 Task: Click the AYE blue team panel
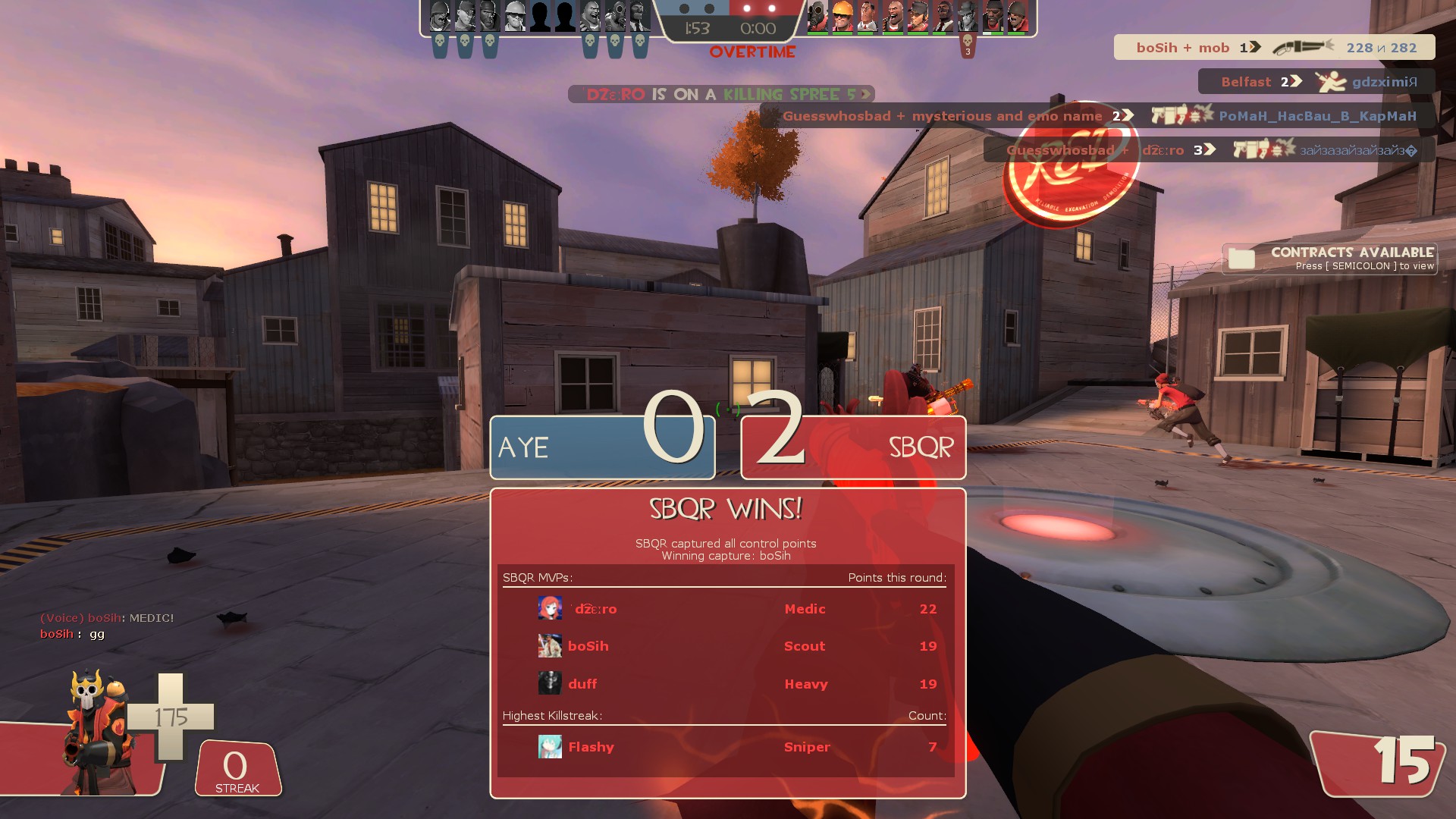[x=602, y=447]
